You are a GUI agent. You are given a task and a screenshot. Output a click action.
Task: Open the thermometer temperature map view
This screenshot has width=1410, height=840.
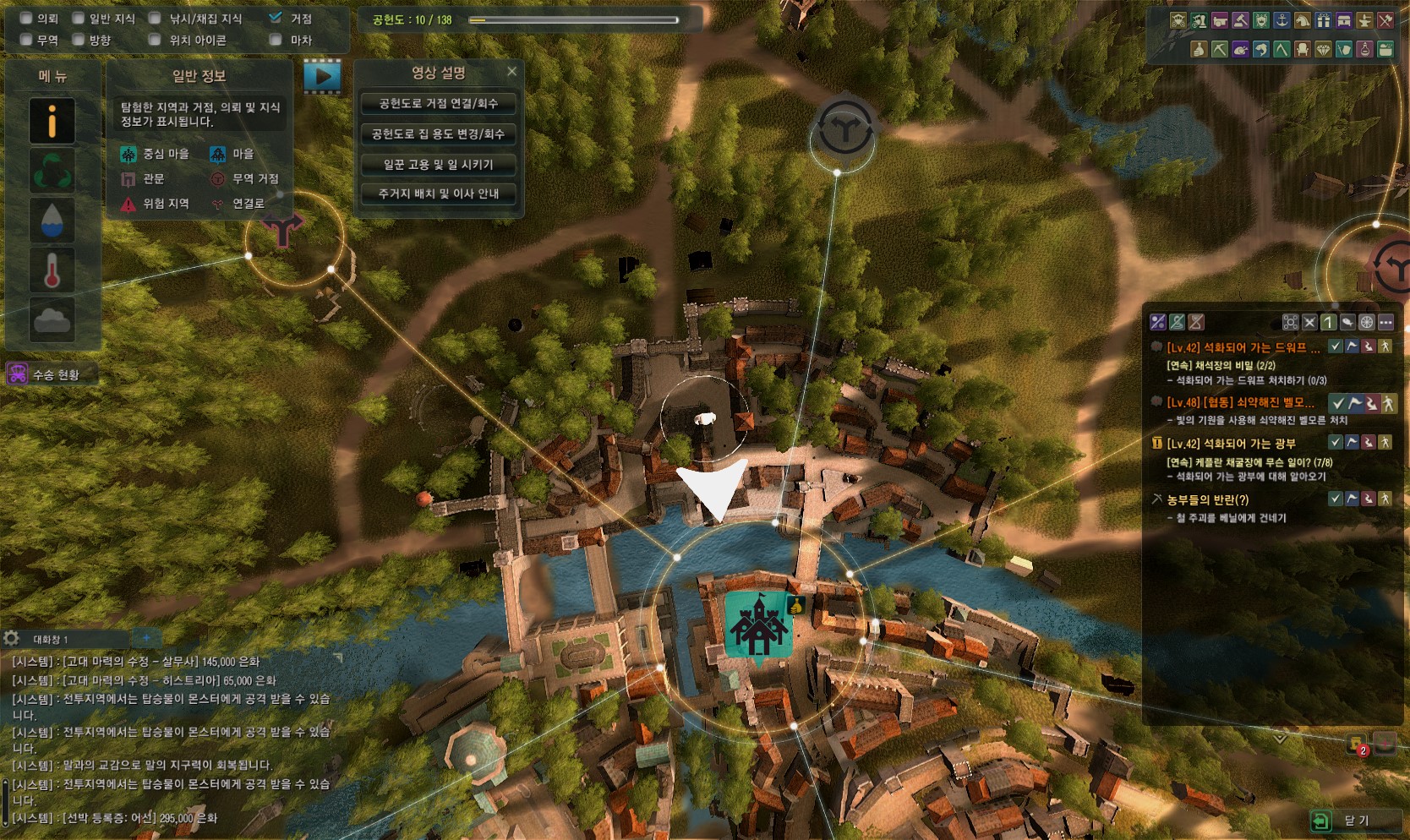pos(52,270)
